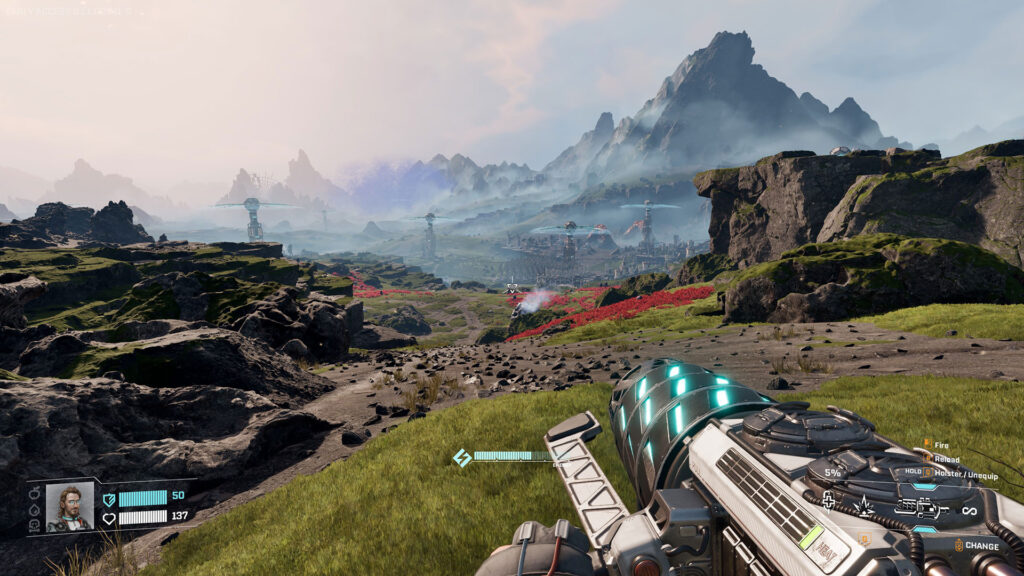1024x576 pixels.
Task: Select the medkit cross icon
Action: [x=828, y=500]
